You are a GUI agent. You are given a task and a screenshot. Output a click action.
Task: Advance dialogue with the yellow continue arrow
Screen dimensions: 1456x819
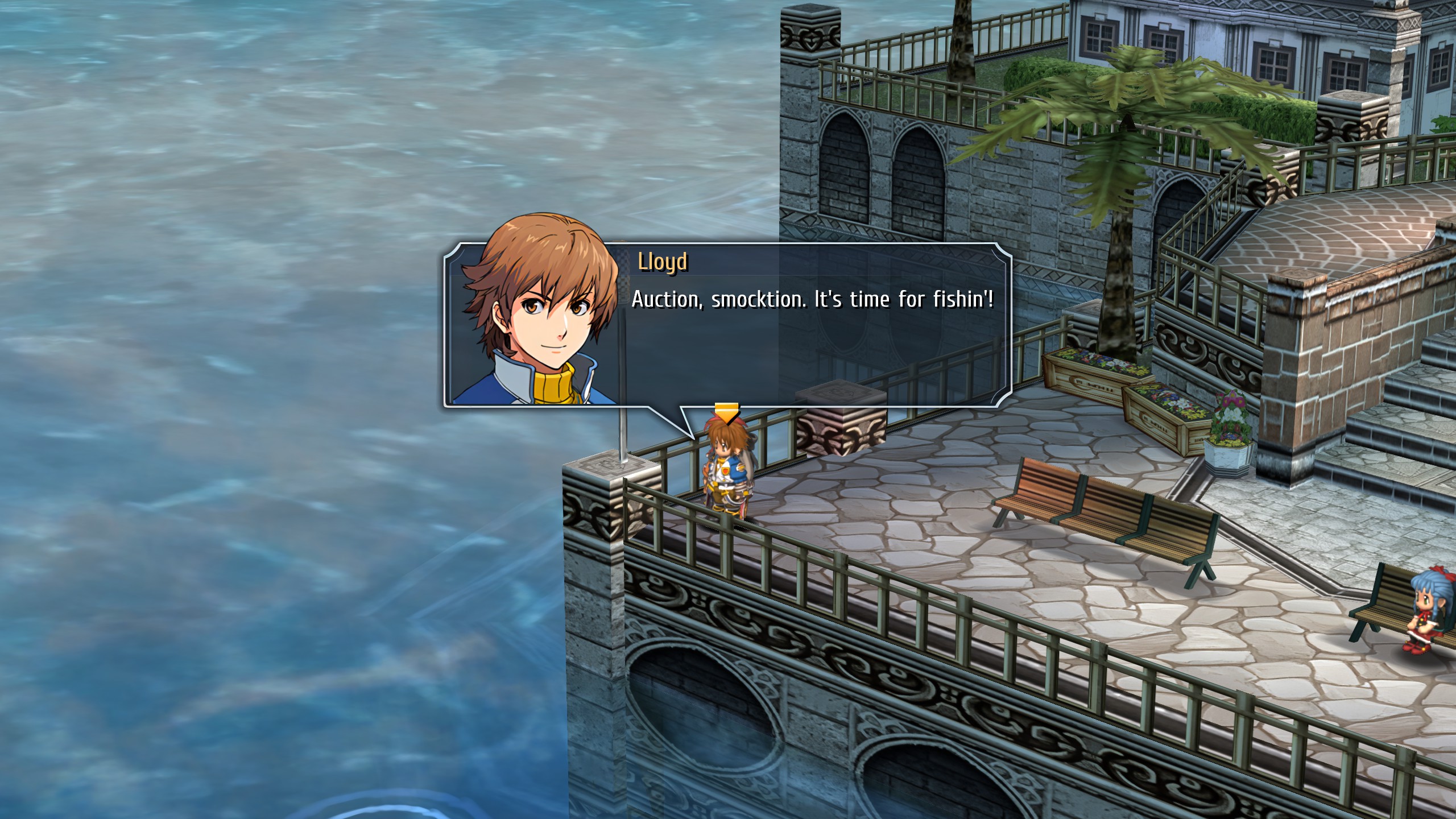[726, 412]
